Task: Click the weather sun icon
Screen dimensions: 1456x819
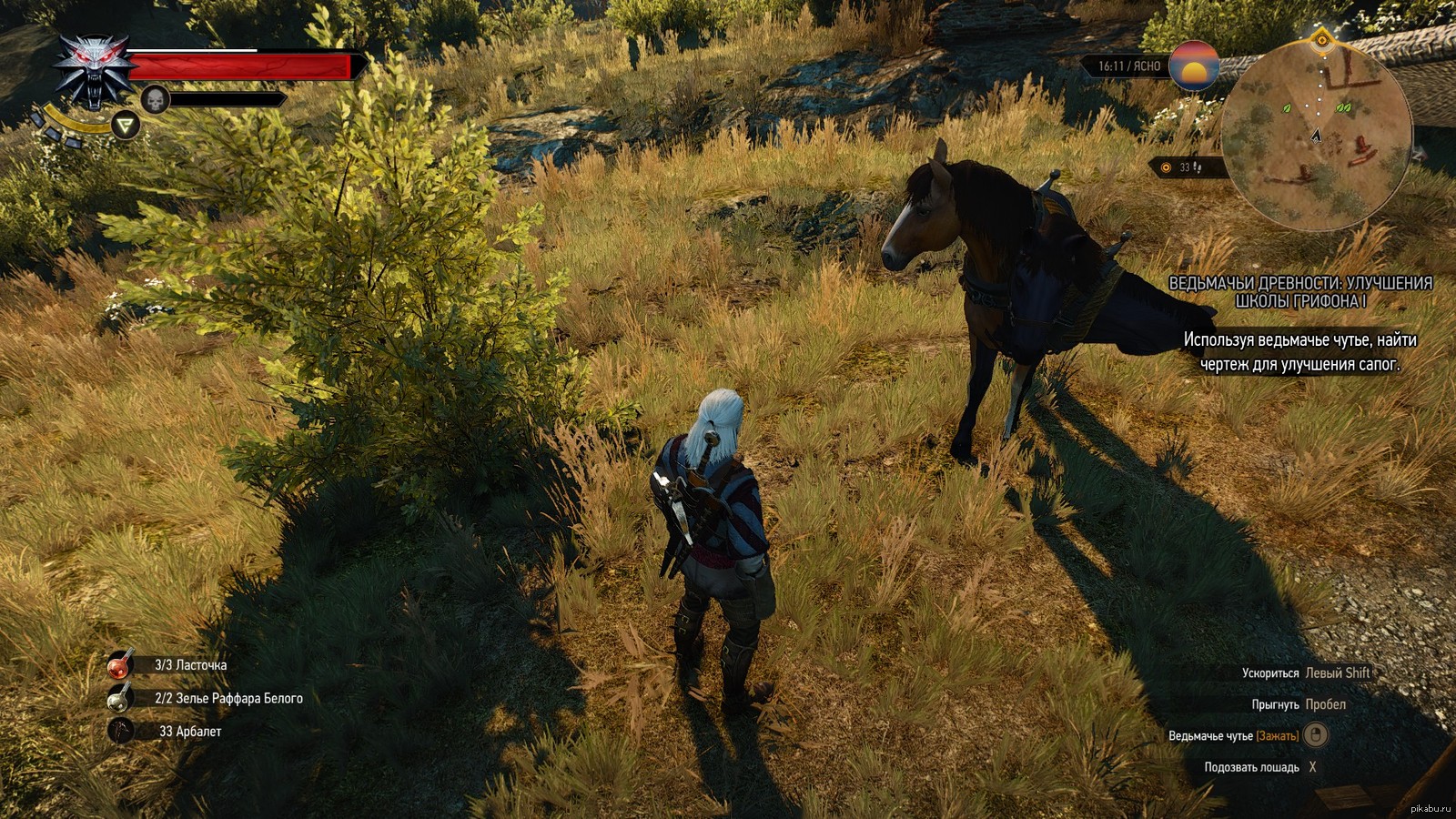Action: tap(1194, 66)
